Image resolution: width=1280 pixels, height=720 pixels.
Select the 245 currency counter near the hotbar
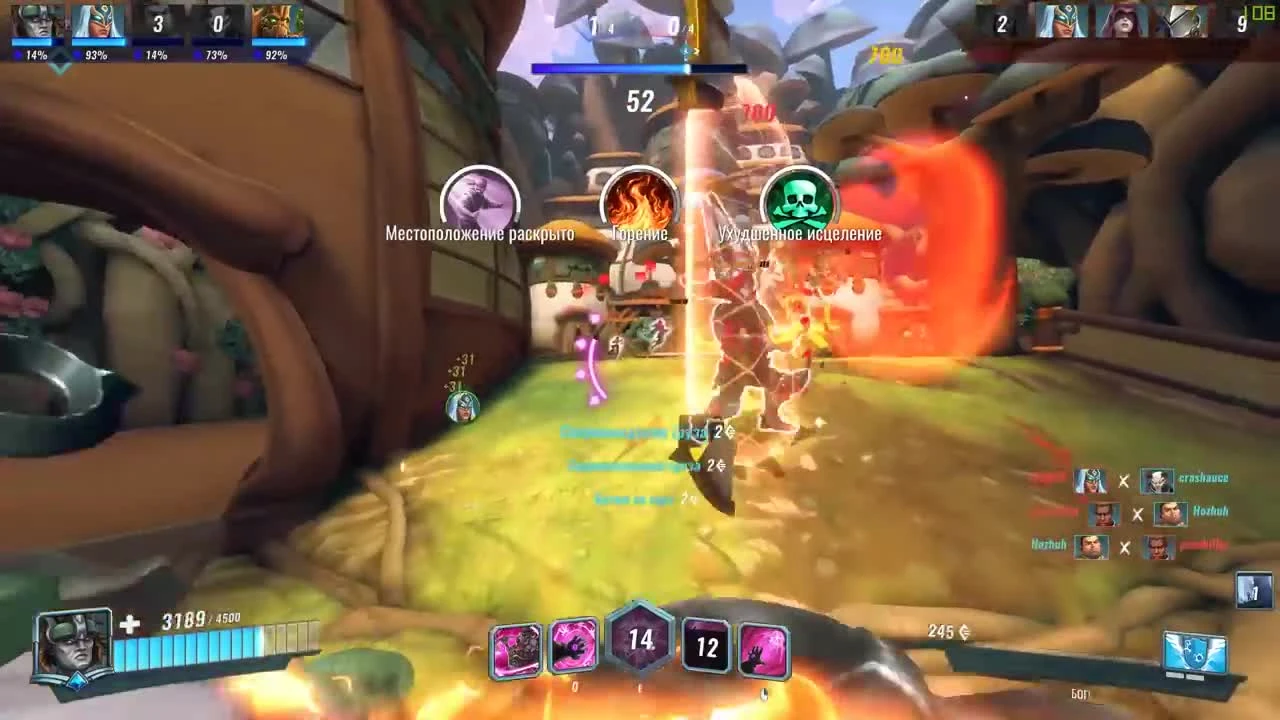[x=946, y=633]
